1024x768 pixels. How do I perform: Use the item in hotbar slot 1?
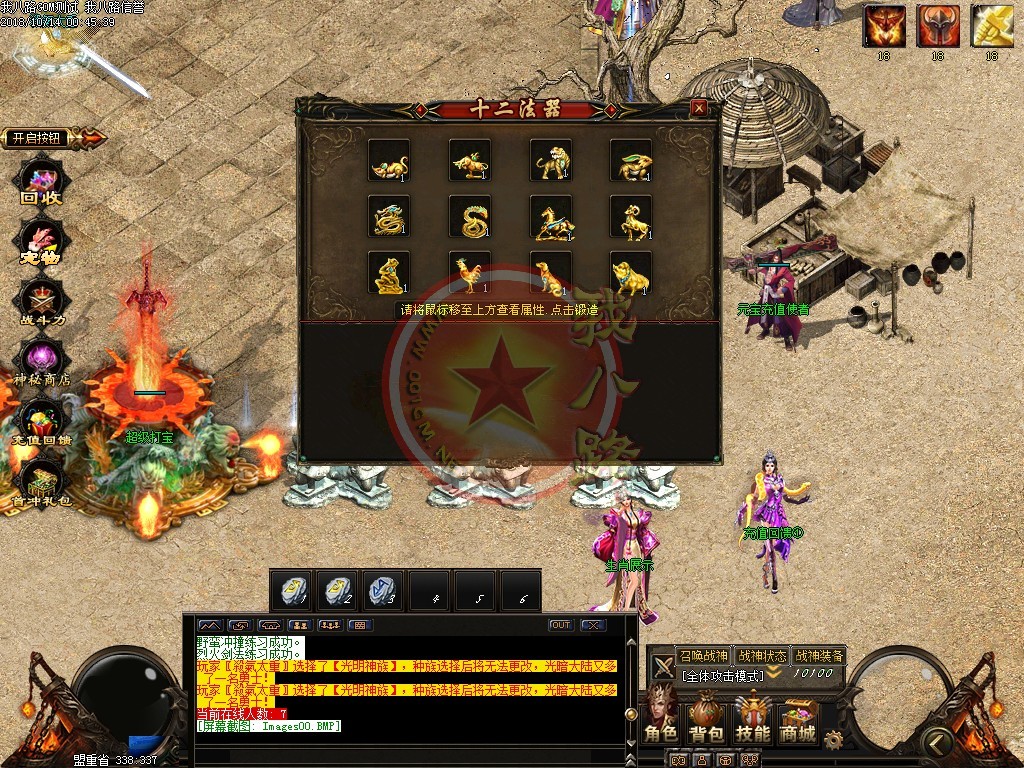click(292, 590)
